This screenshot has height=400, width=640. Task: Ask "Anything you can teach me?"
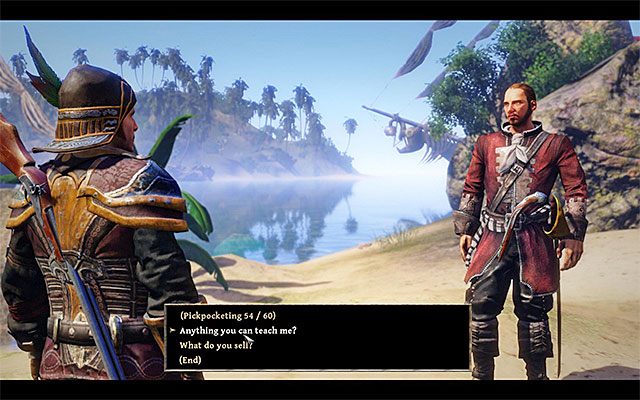237,330
